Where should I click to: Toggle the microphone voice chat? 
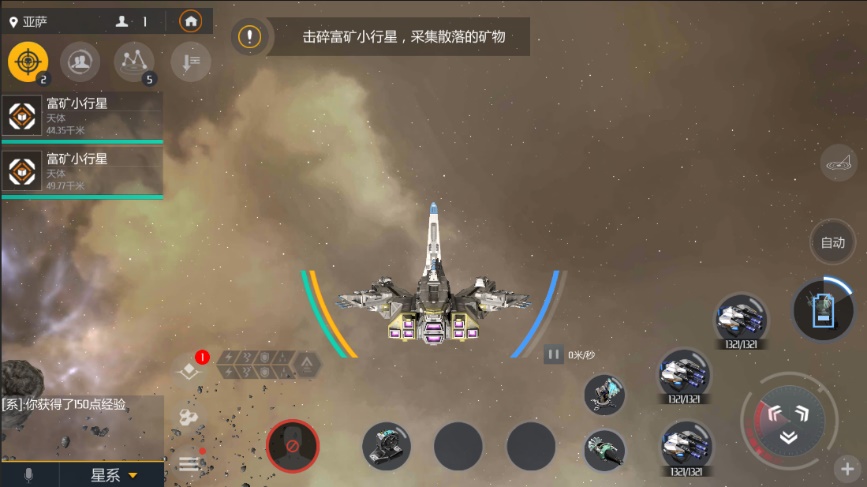(28, 475)
